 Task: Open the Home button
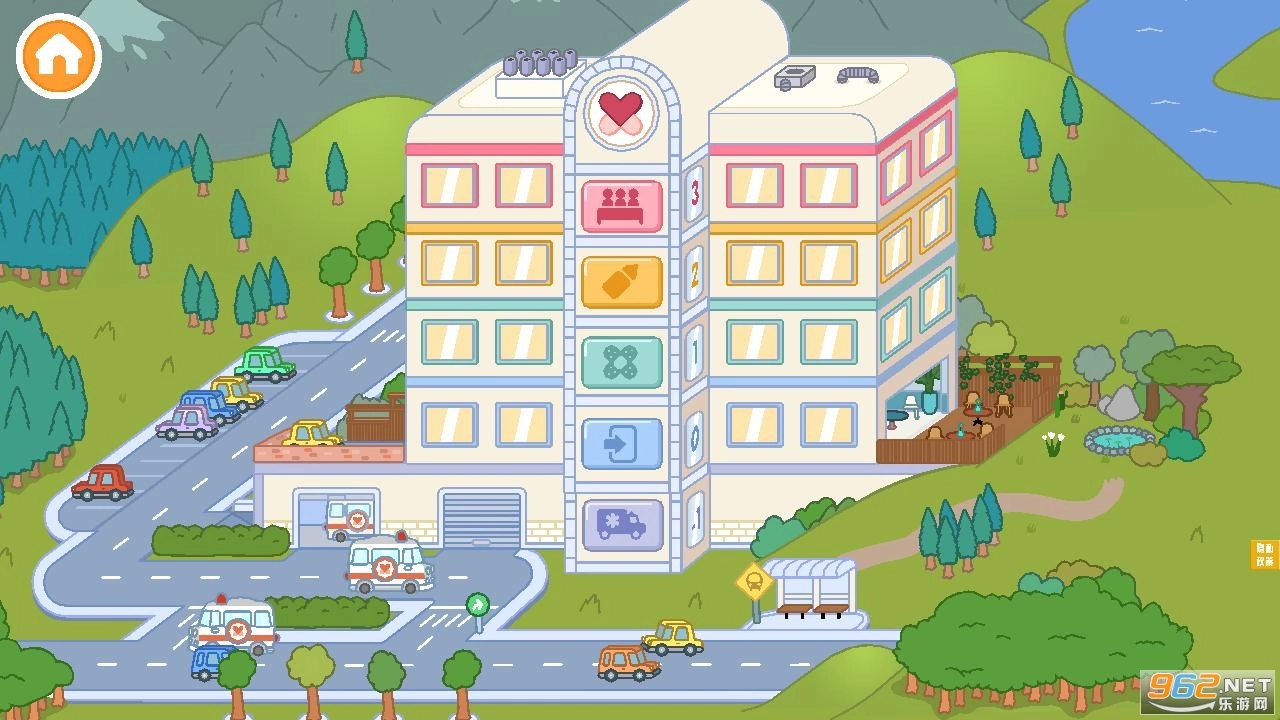click(57, 55)
